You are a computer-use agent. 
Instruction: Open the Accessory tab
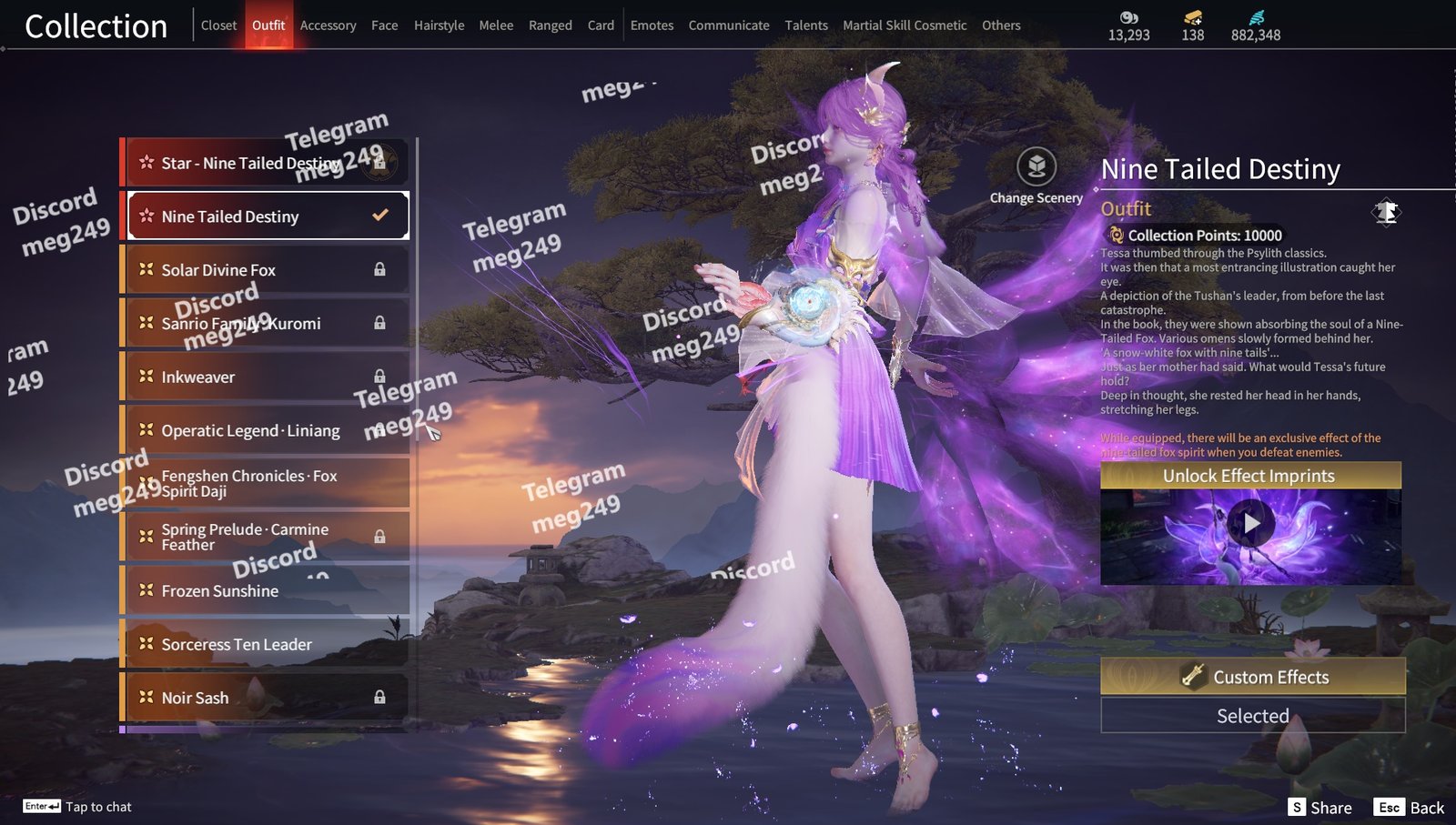click(328, 25)
